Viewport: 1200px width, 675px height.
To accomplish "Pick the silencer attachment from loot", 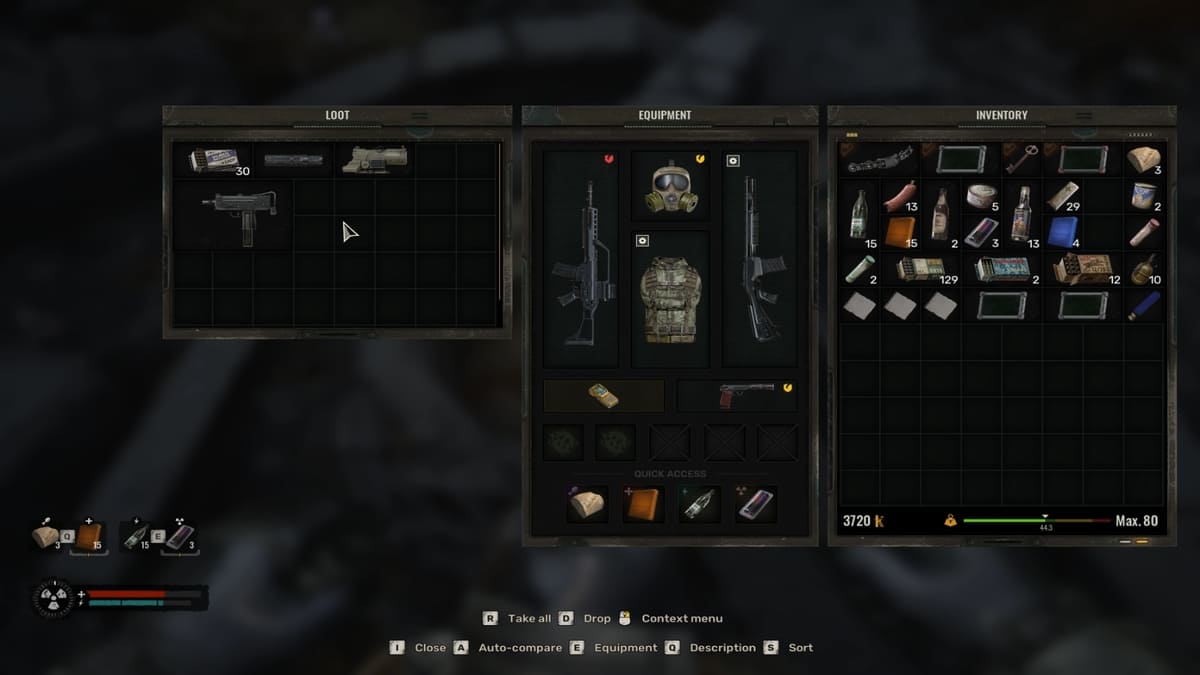I will 293,159.
